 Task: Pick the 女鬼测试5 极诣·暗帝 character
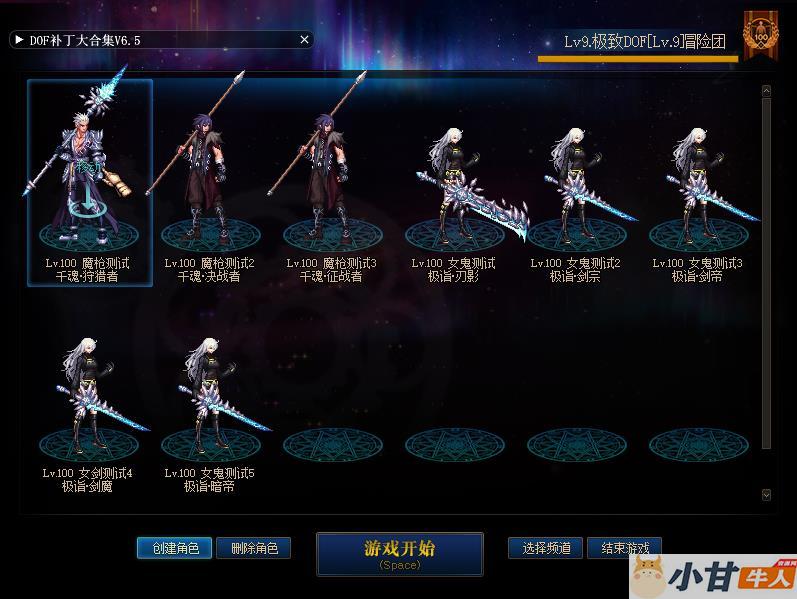tap(210, 400)
